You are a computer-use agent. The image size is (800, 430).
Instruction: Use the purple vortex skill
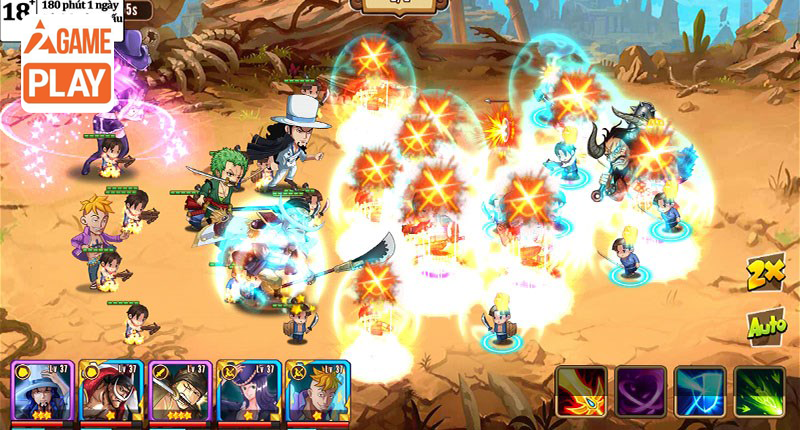(640, 391)
